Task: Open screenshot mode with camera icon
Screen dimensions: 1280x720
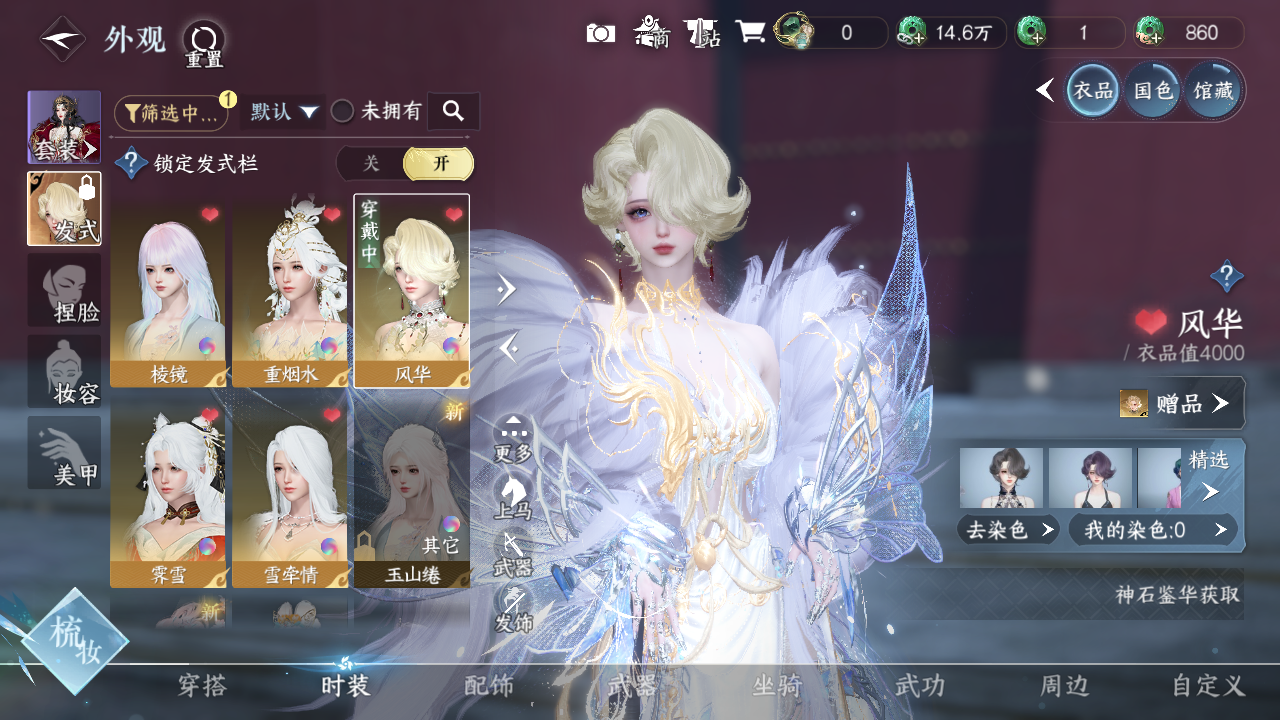Action: coord(600,33)
